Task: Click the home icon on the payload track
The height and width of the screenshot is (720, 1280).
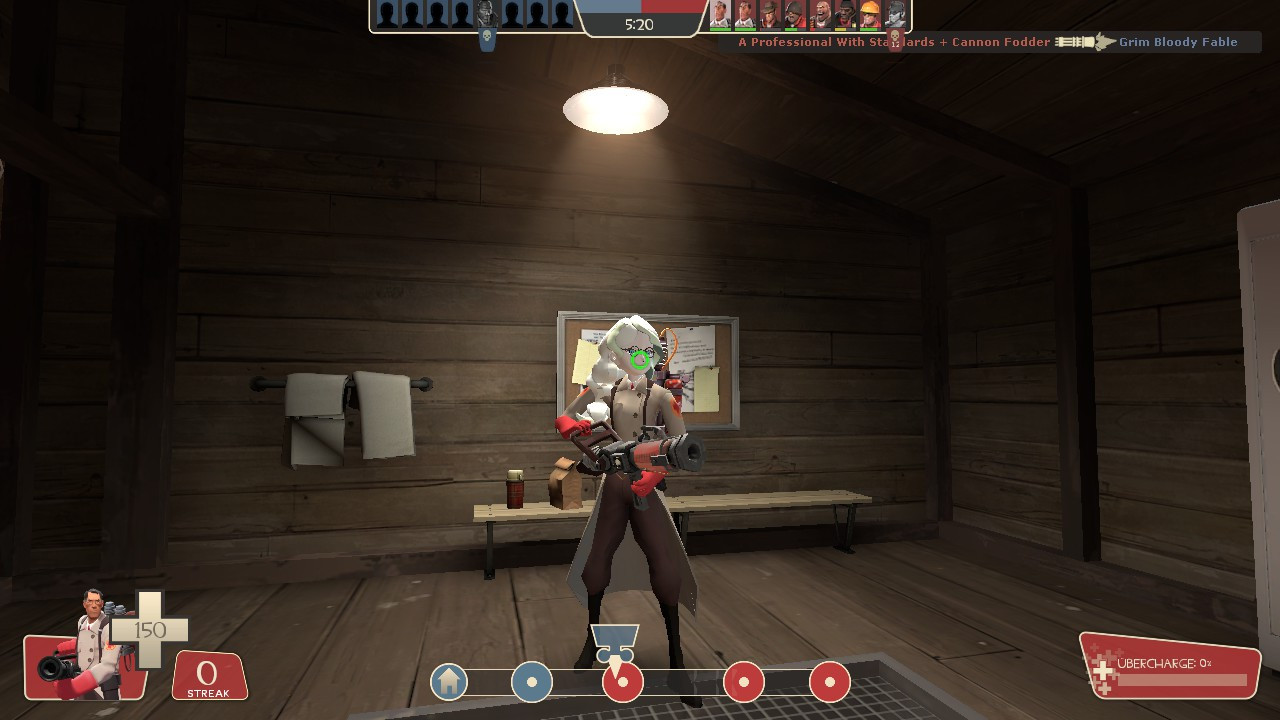Action: click(x=448, y=681)
